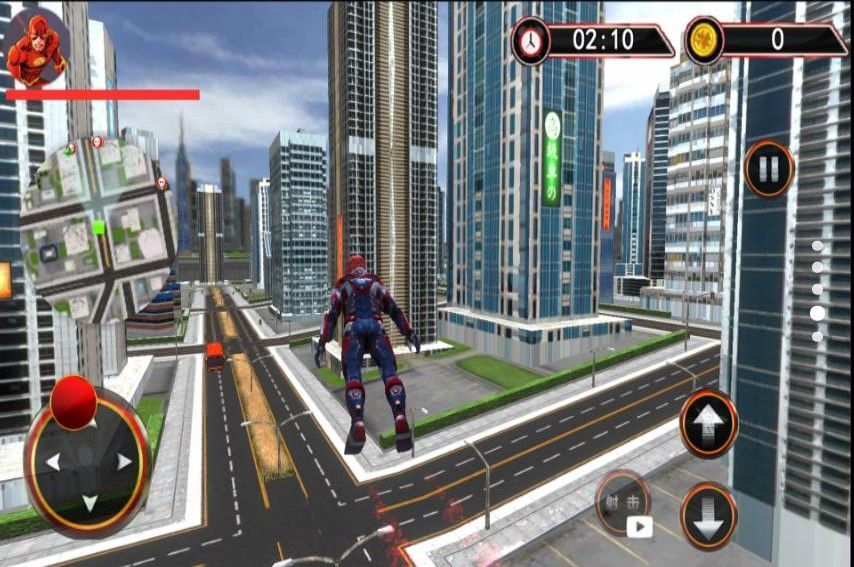Activate the shoot button with video icon

(x=624, y=503)
